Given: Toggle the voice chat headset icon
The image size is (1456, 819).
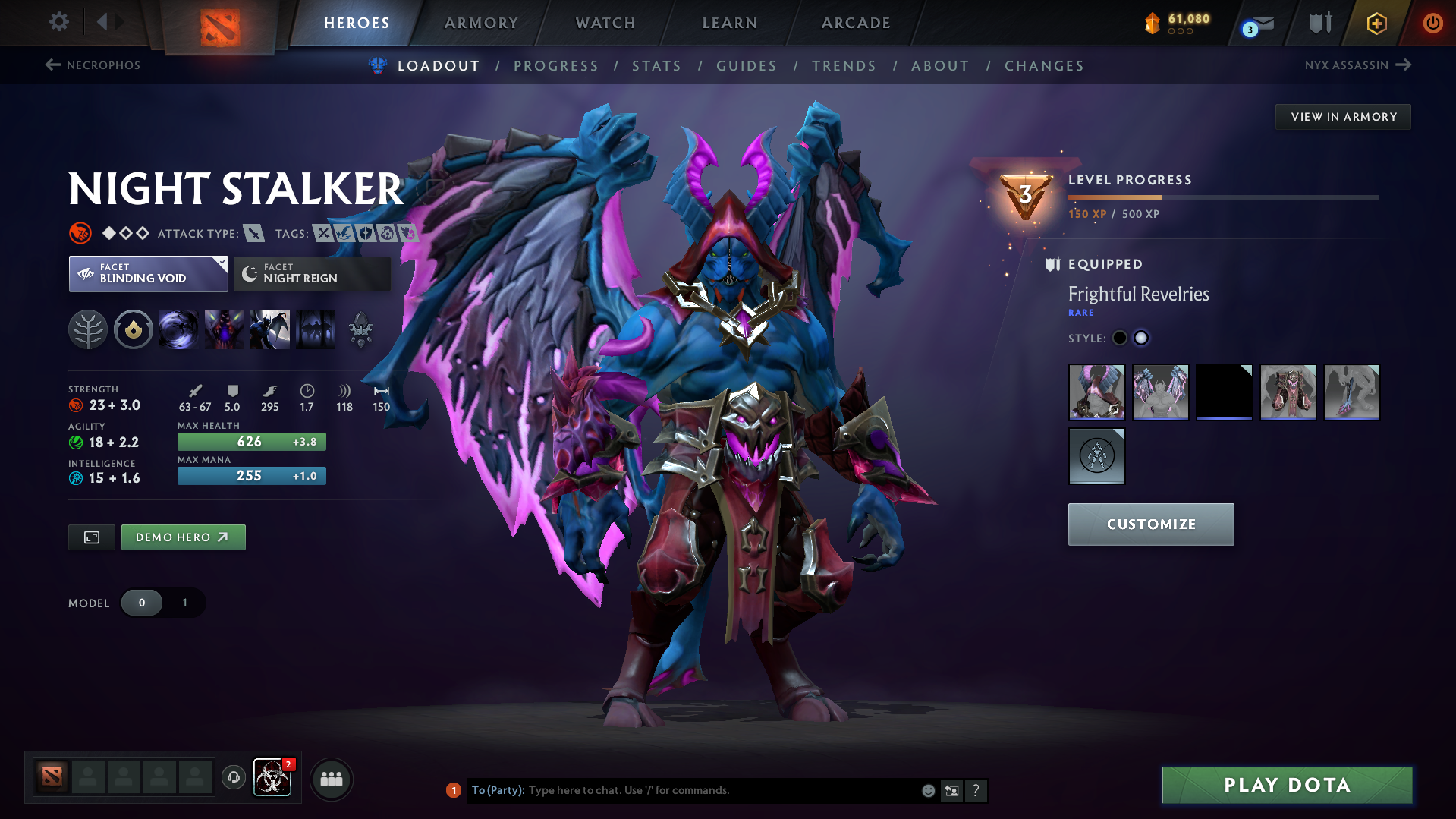Looking at the screenshot, I should (x=233, y=779).
